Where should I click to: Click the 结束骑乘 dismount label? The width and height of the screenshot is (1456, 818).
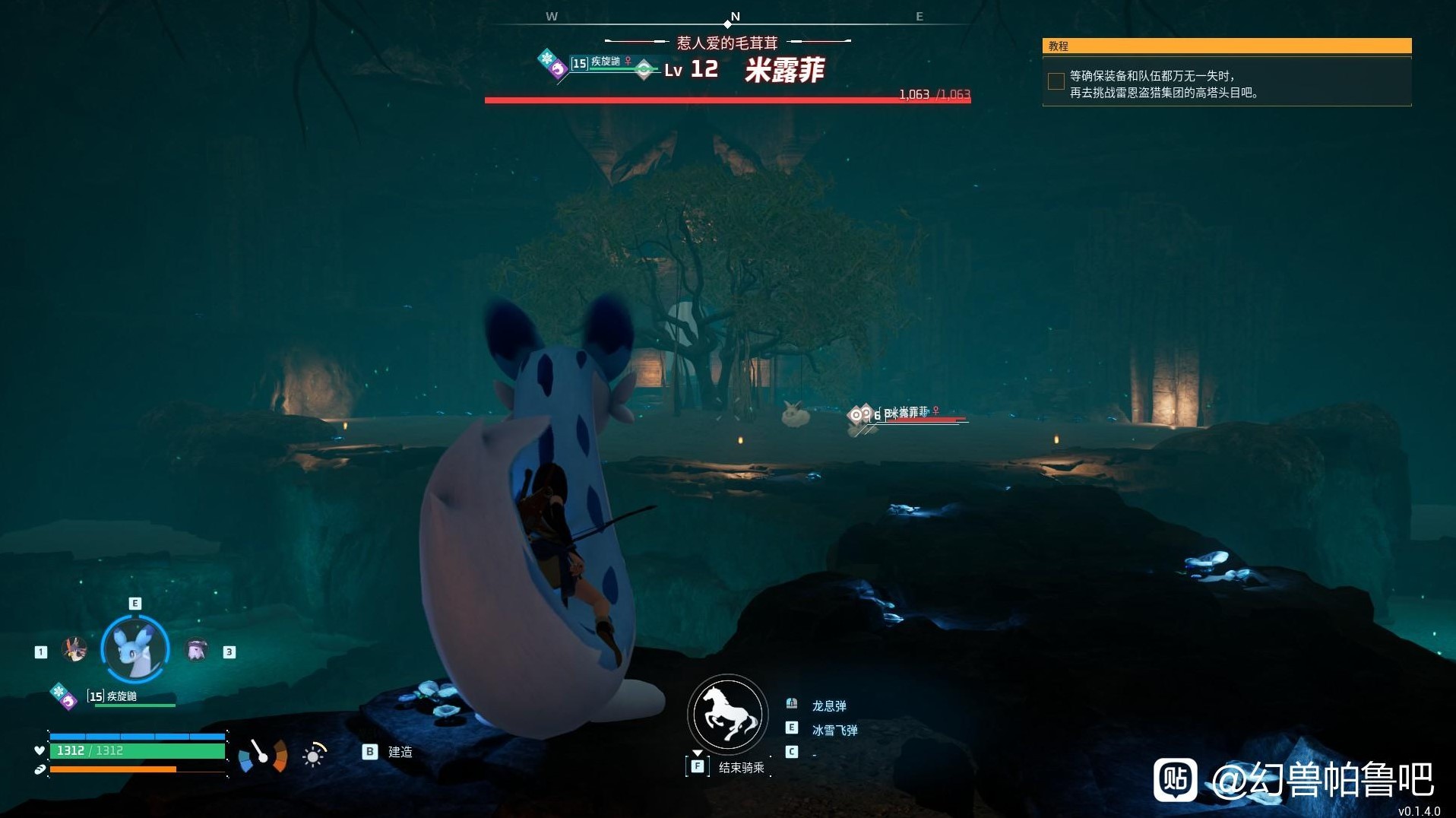741,768
